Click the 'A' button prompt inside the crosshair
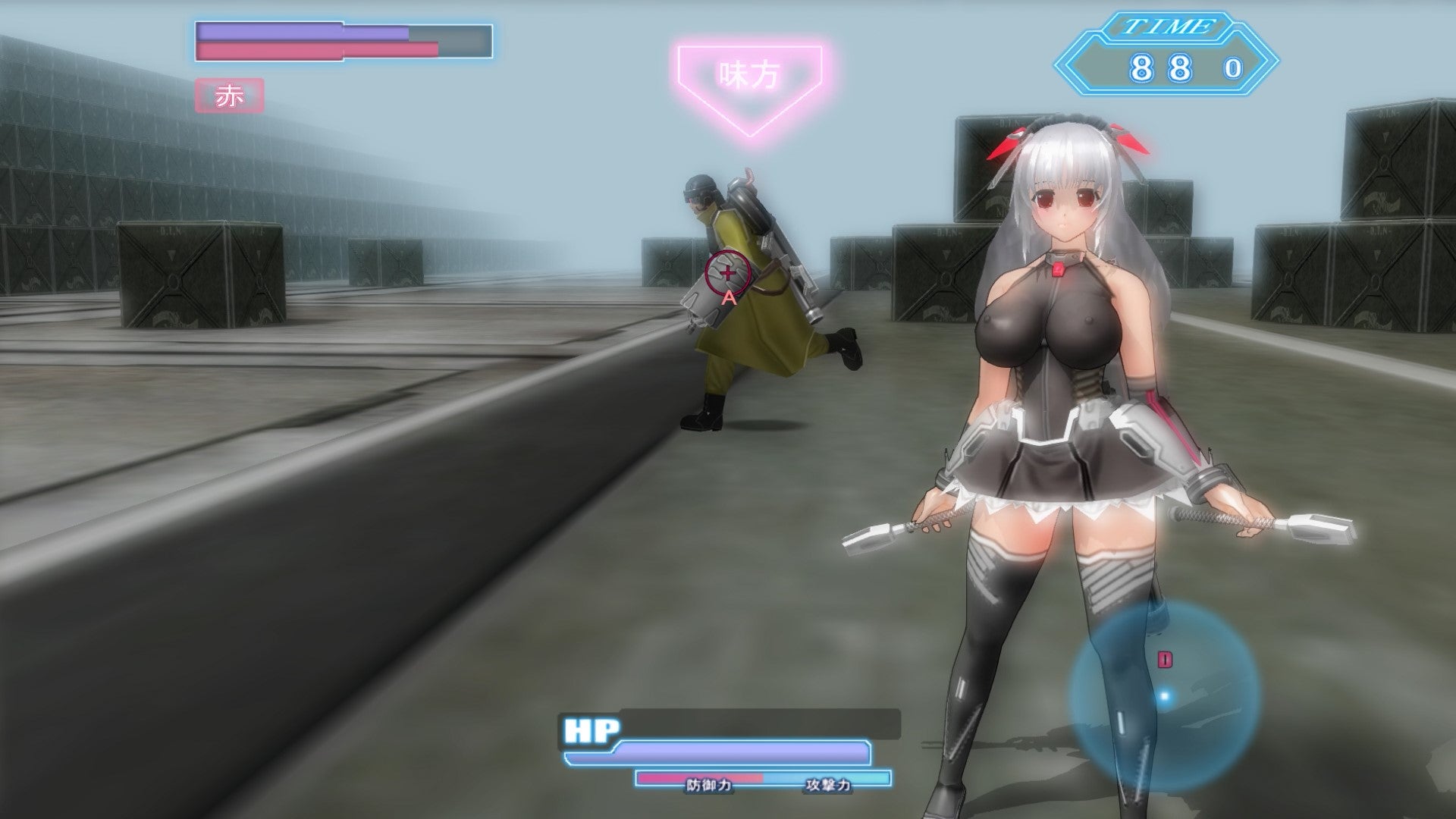Screen dimensions: 1456x819 pos(730,297)
